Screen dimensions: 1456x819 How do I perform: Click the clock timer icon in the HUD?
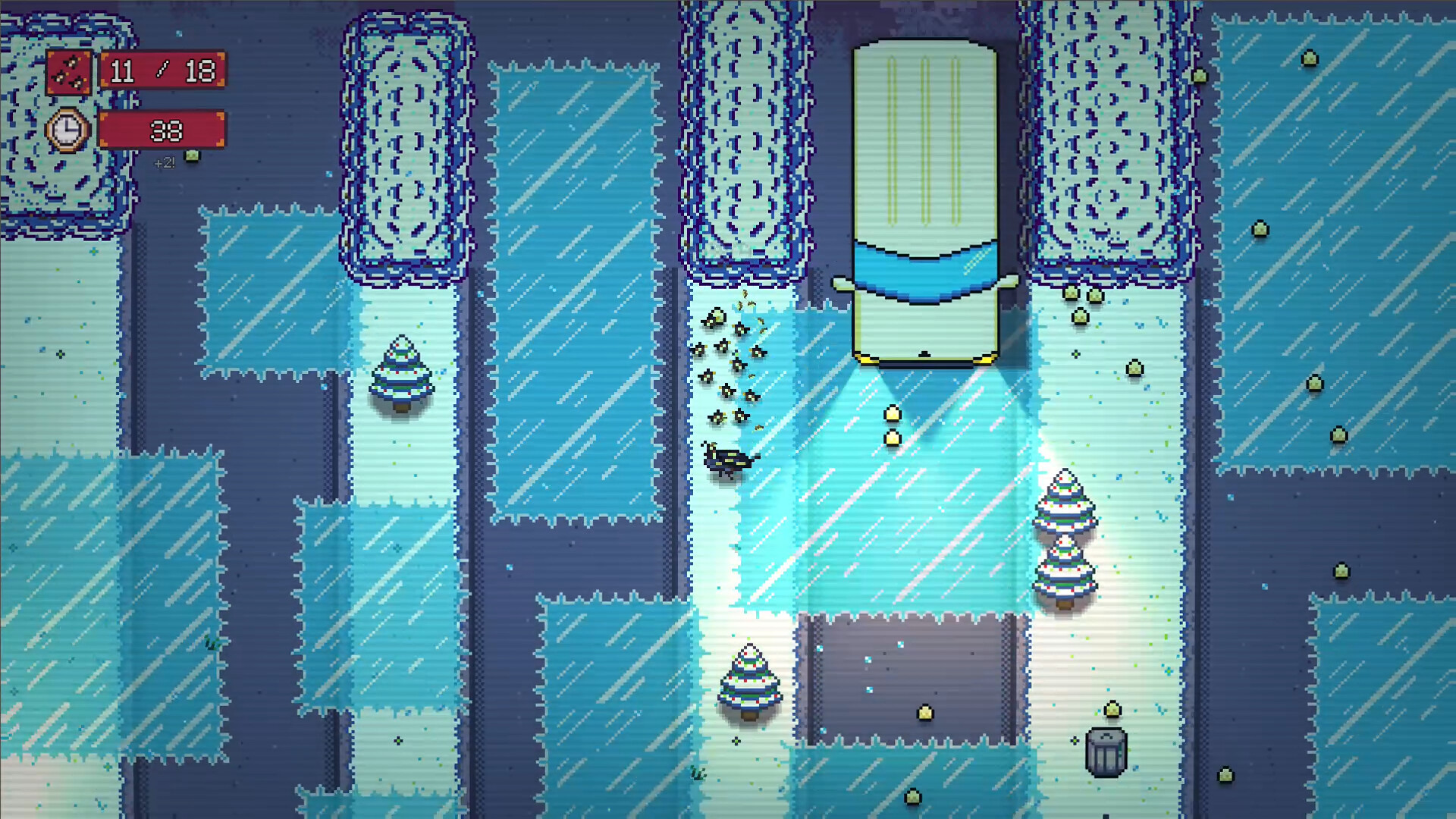pyautogui.click(x=67, y=130)
